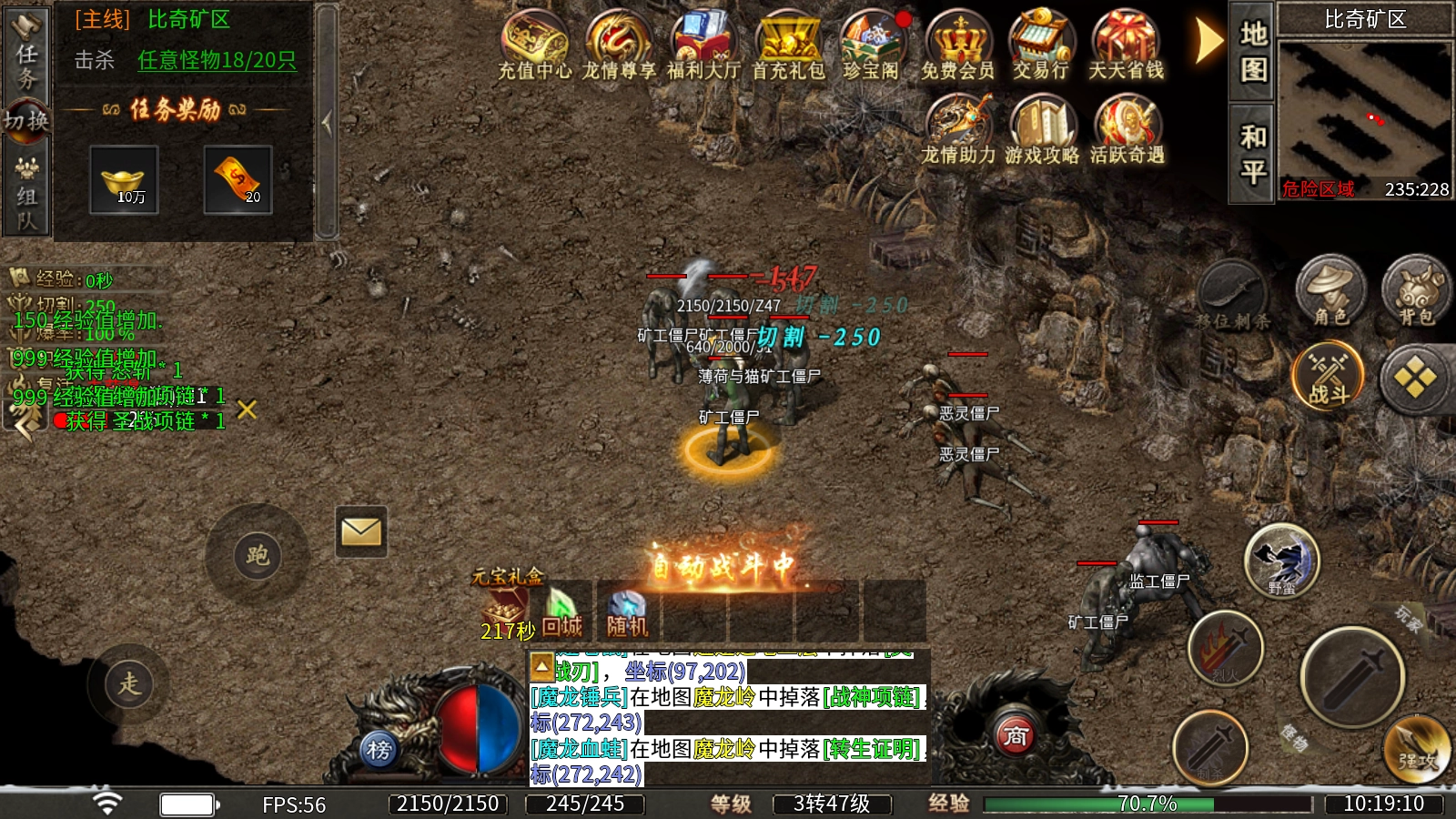Image resolution: width=1456 pixels, height=819 pixels.
Task: Open the 交易行 trading house
Action: [1041, 45]
